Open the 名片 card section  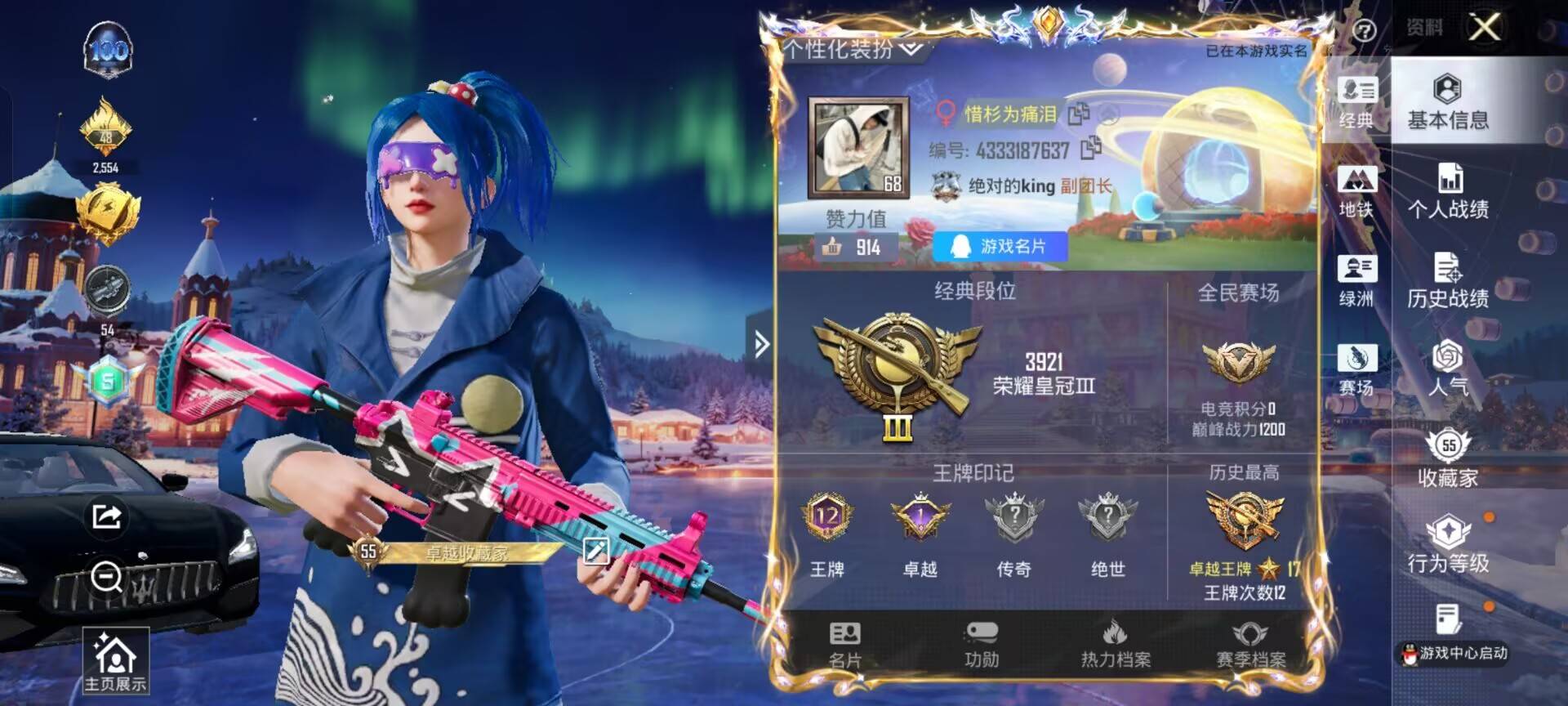[844, 645]
